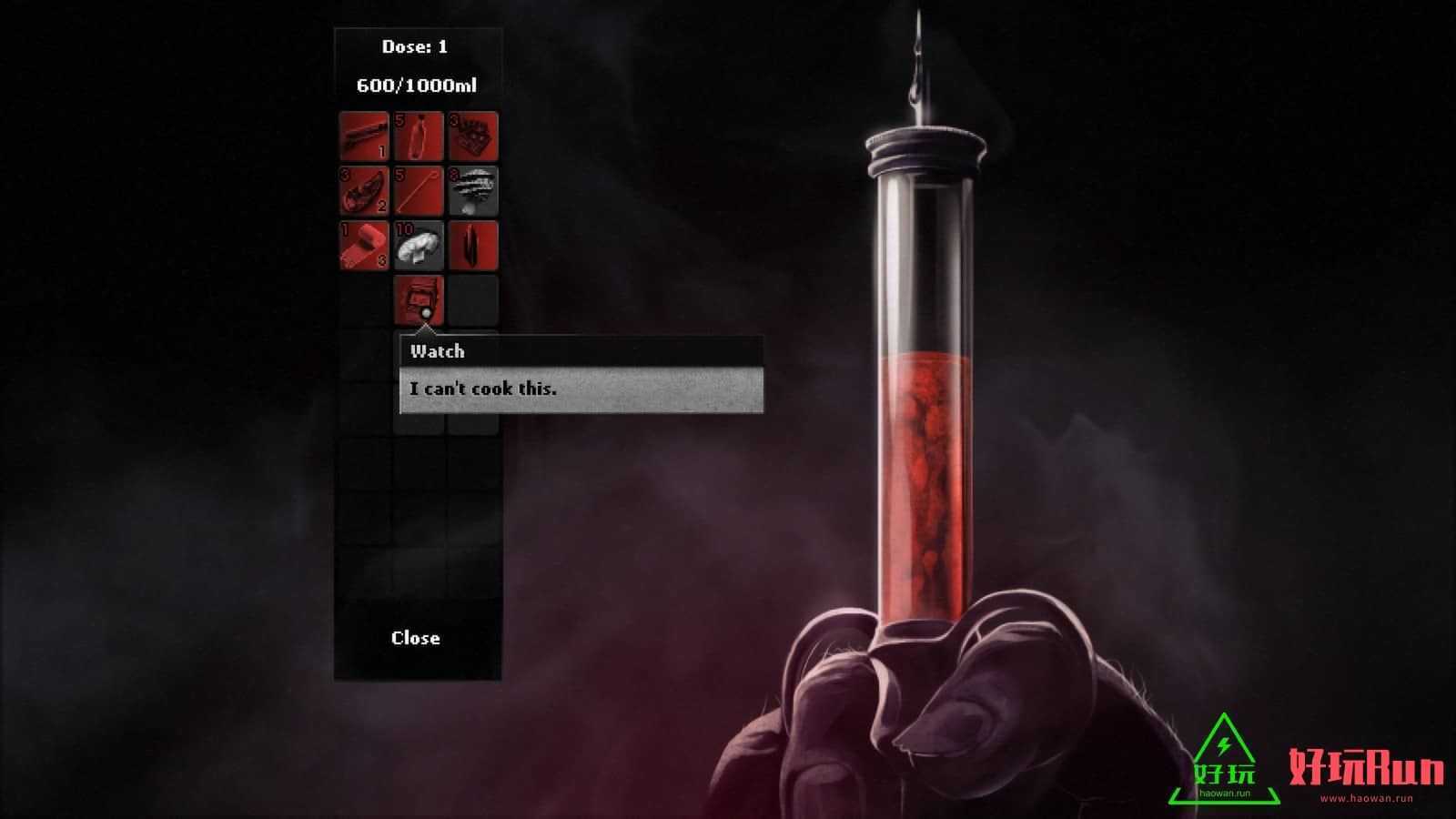Choose the box of shells slot
The width and height of the screenshot is (1456, 819).
click(x=473, y=136)
